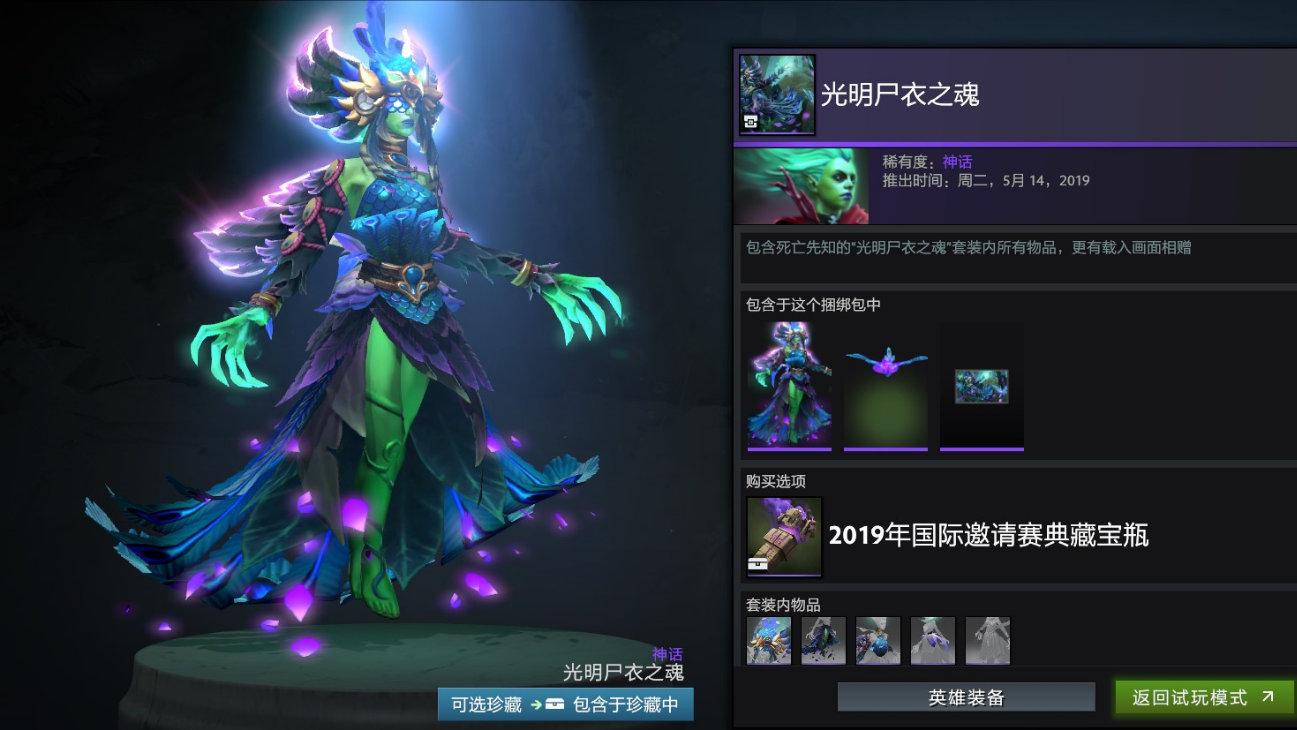
Task: Click the green 返回试玩模式 button
Action: pos(1200,698)
